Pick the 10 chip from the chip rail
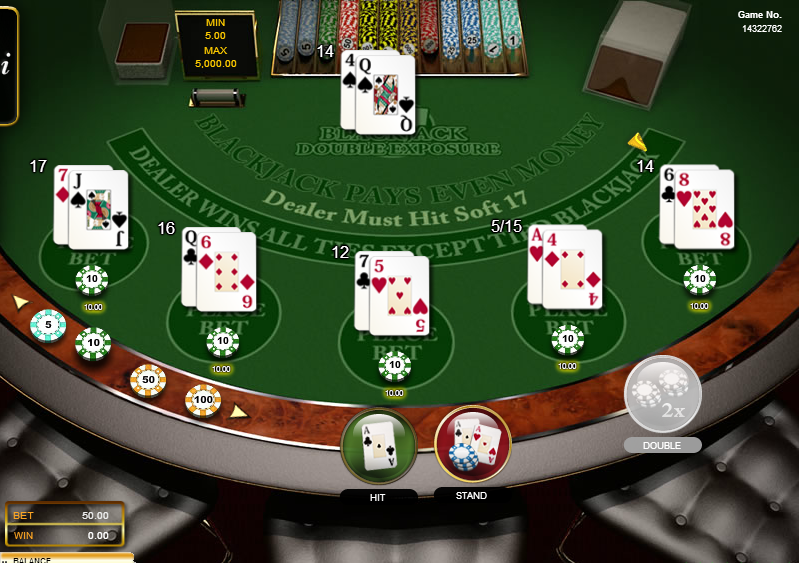799x563 pixels. point(93,344)
